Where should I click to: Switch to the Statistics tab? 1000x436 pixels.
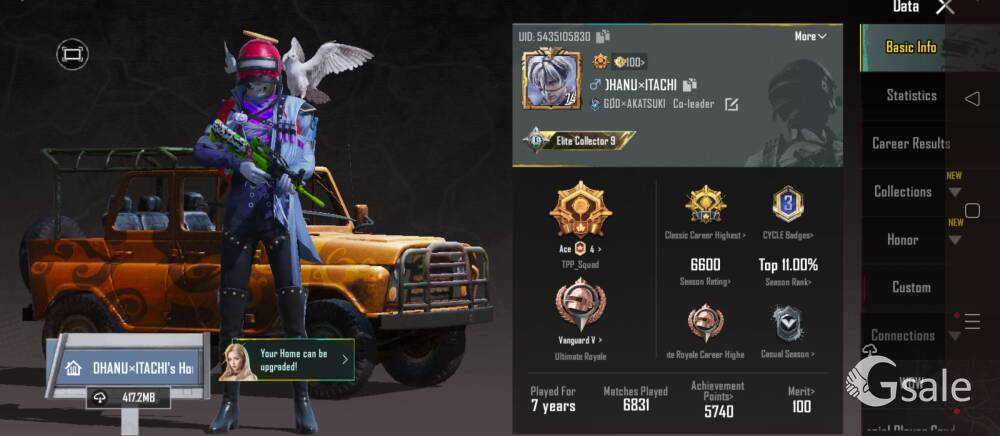(911, 95)
